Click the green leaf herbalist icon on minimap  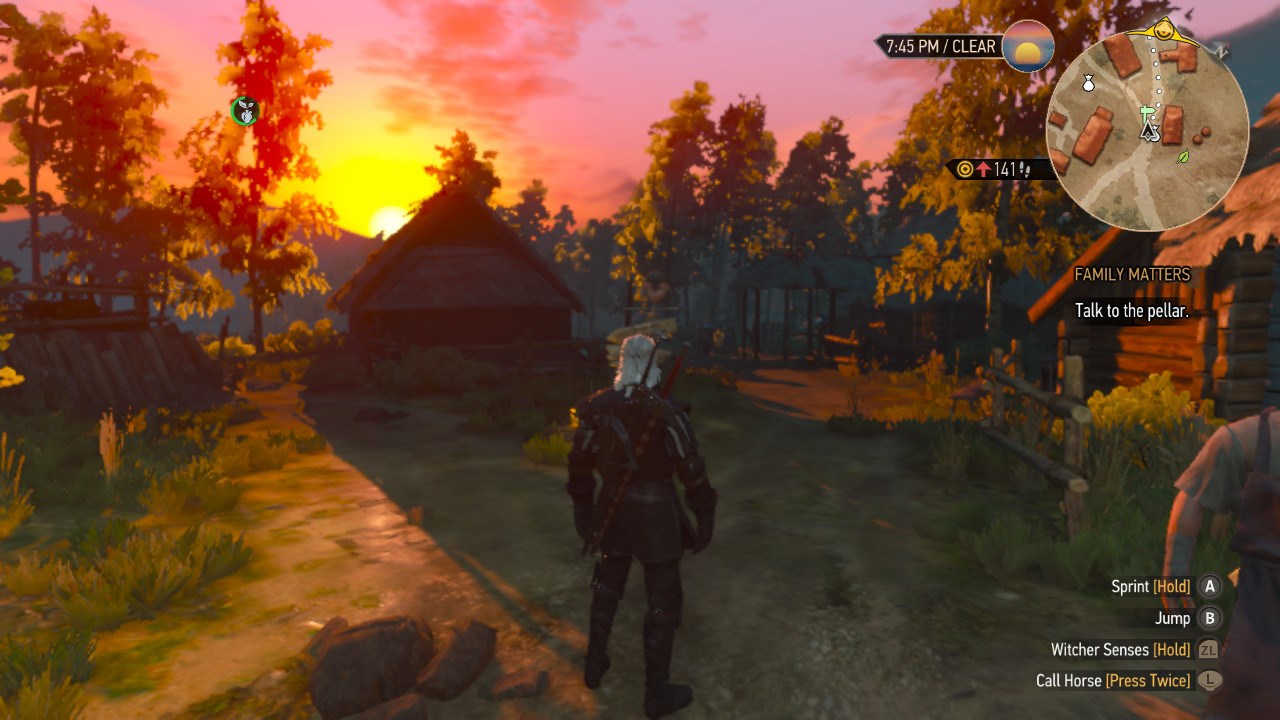[1182, 157]
